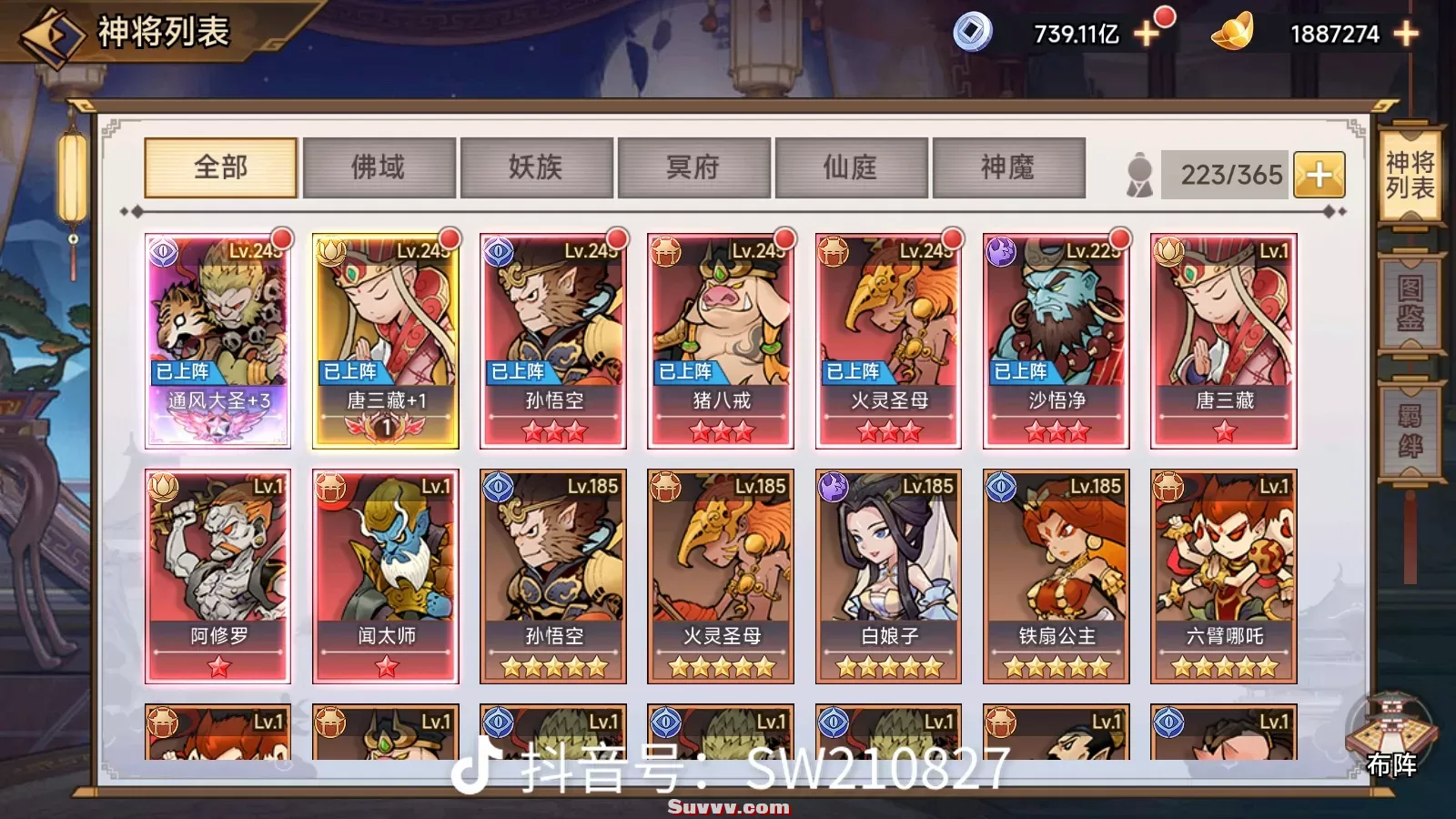Open the 图鉴 side tab
Viewport: 1456px width, 819px height.
coord(1410,303)
